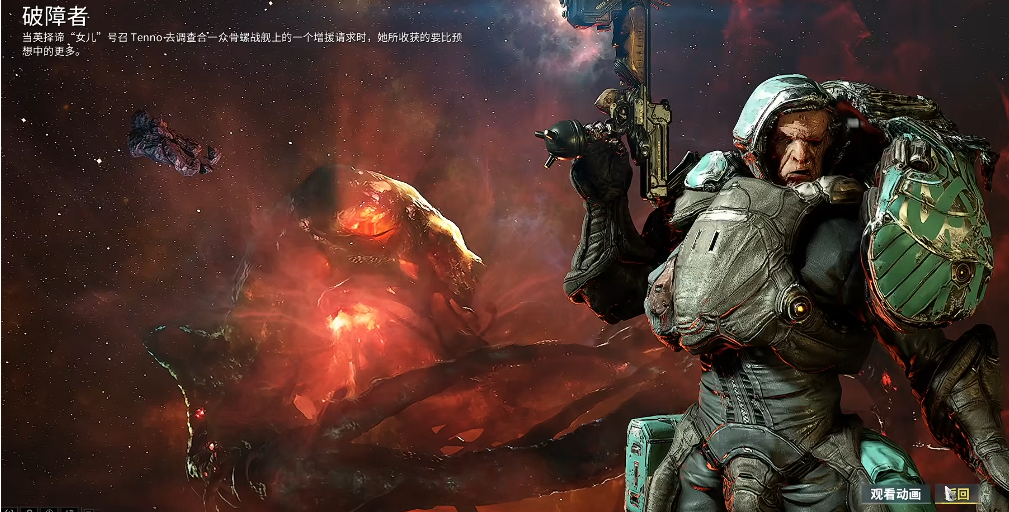
Task: Go back using the 返回 button
Action: tap(957, 494)
